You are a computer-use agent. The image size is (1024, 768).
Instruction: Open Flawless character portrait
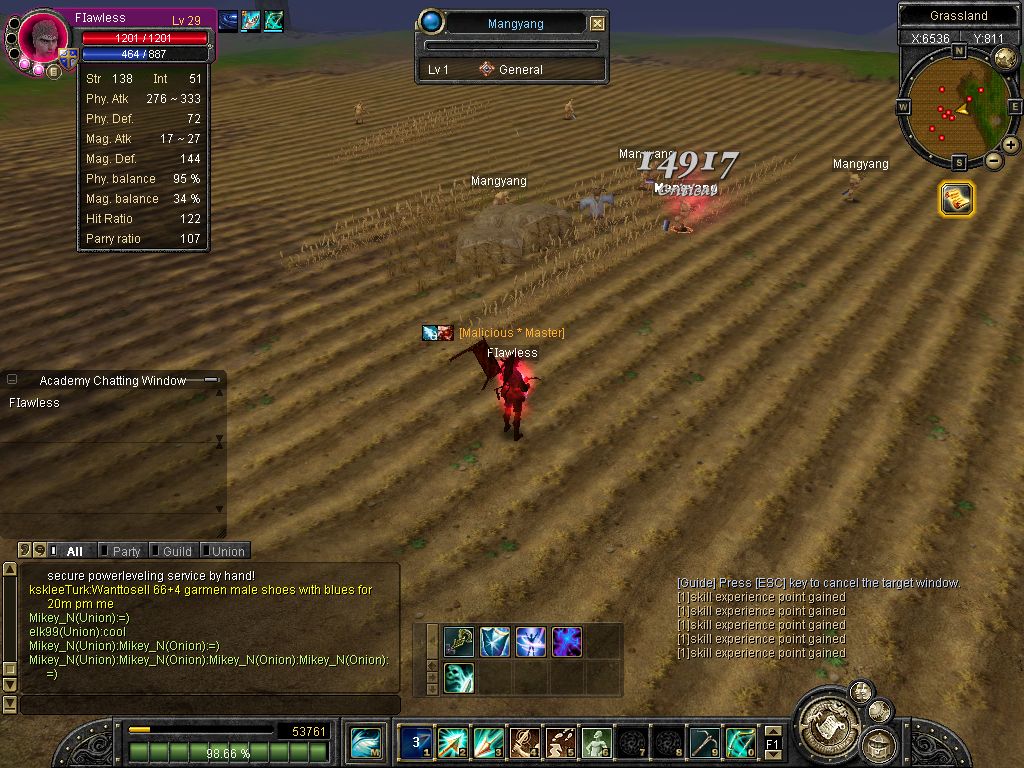(44, 38)
